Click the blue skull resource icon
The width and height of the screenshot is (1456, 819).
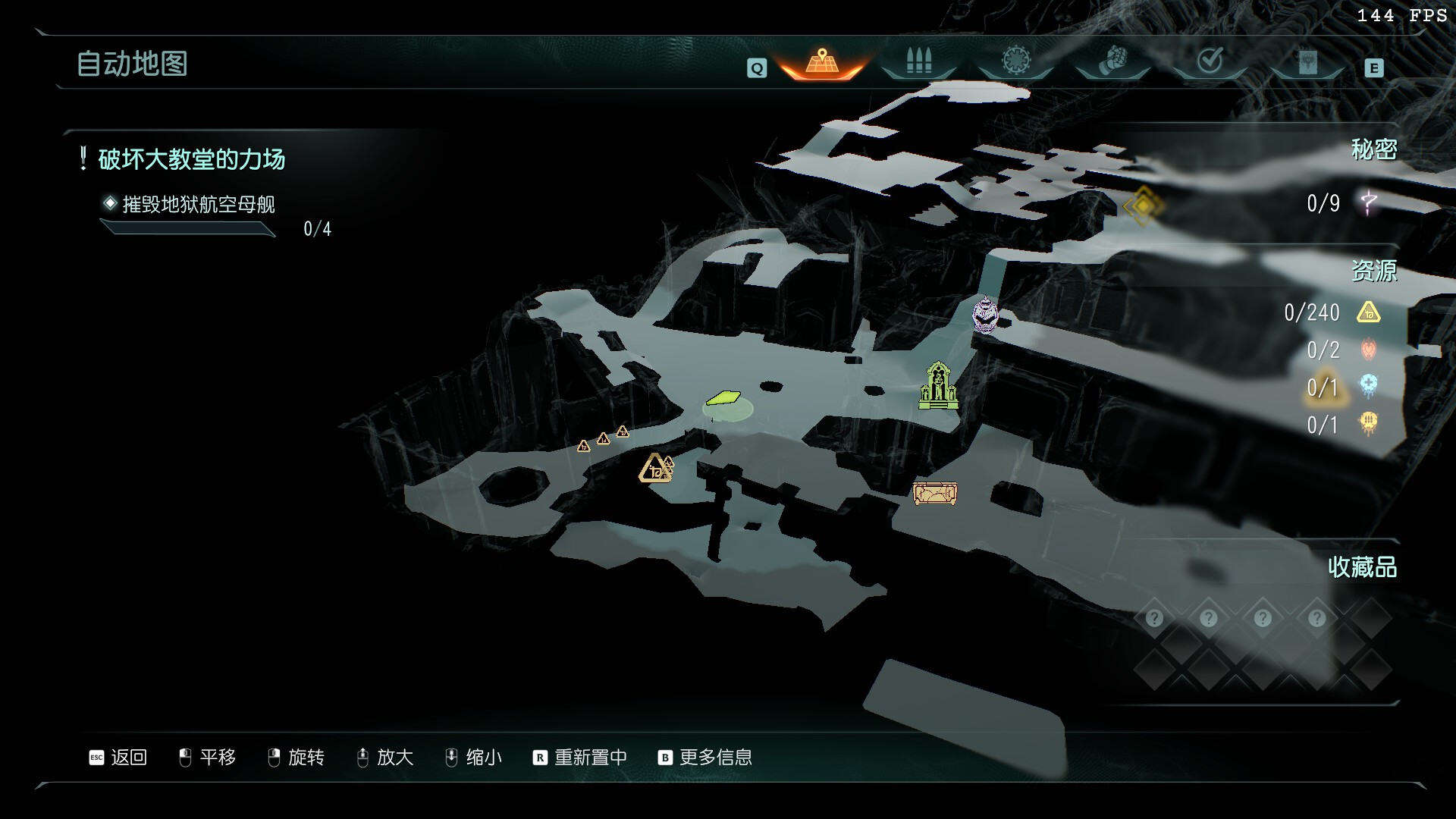tap(1368, 385)
